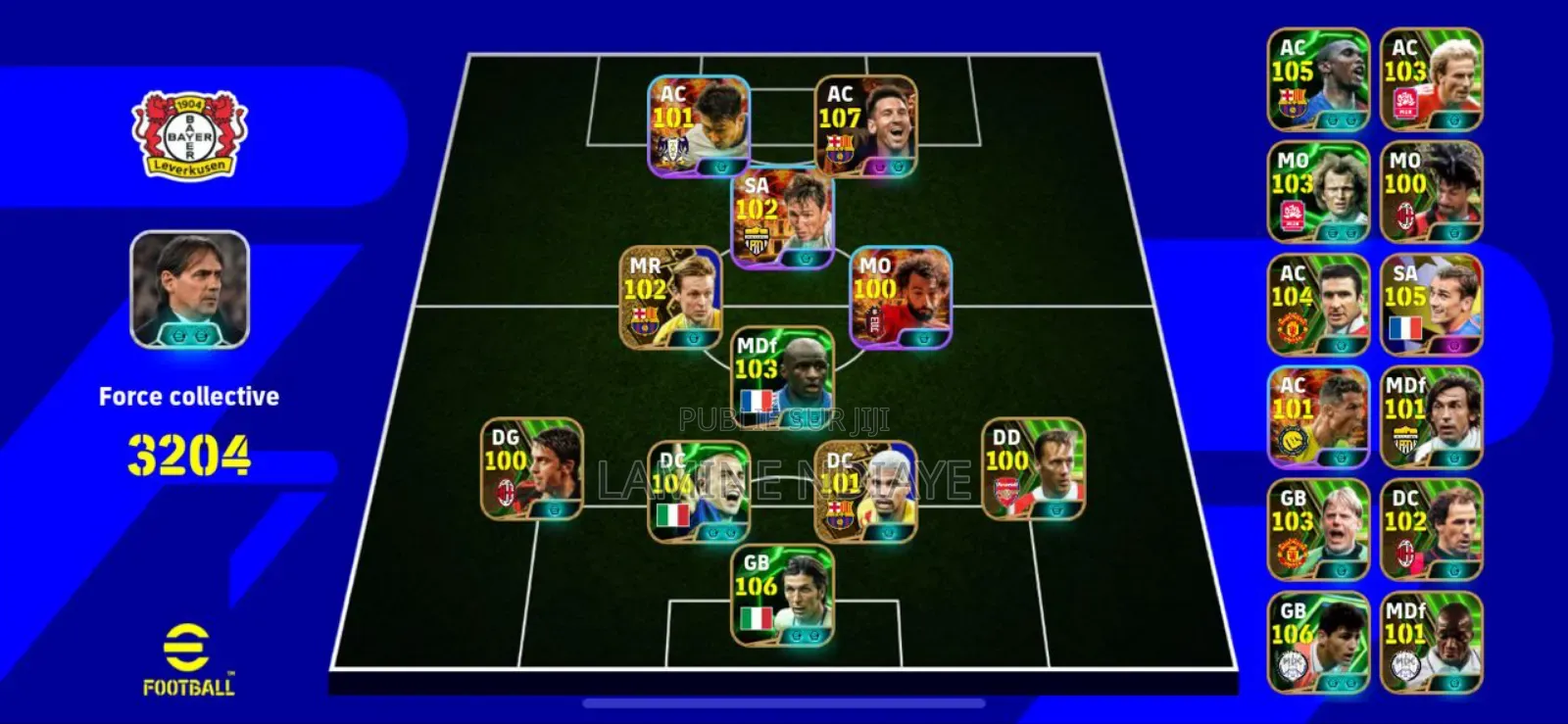Open the manager Inzaghi portrait
The height and width of the screenshot is (724, 1568).
(189, 289)
